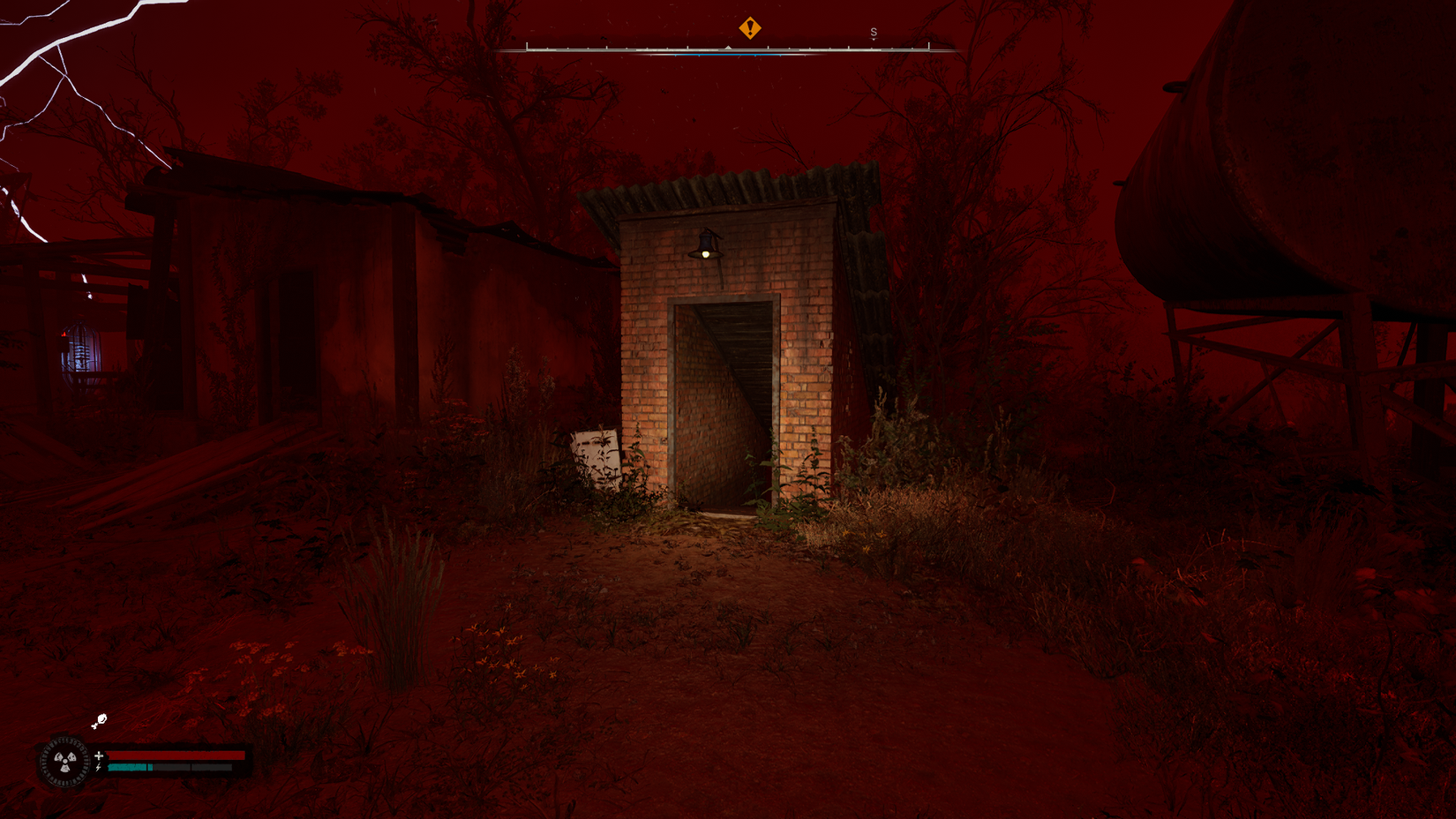1456x819 pixels.
Task: Click the radiation dial gauge icon
Action: [x=64, y=760]
